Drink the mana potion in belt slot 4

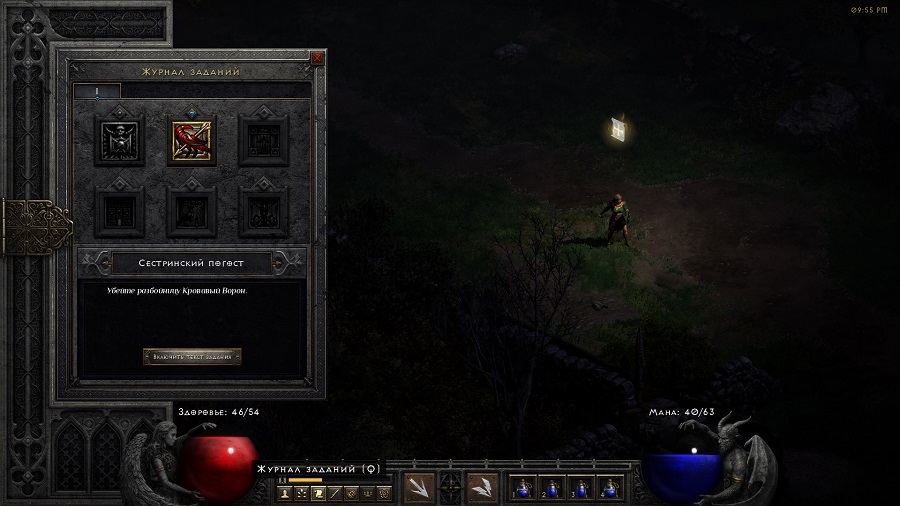[x=610, y=487]
